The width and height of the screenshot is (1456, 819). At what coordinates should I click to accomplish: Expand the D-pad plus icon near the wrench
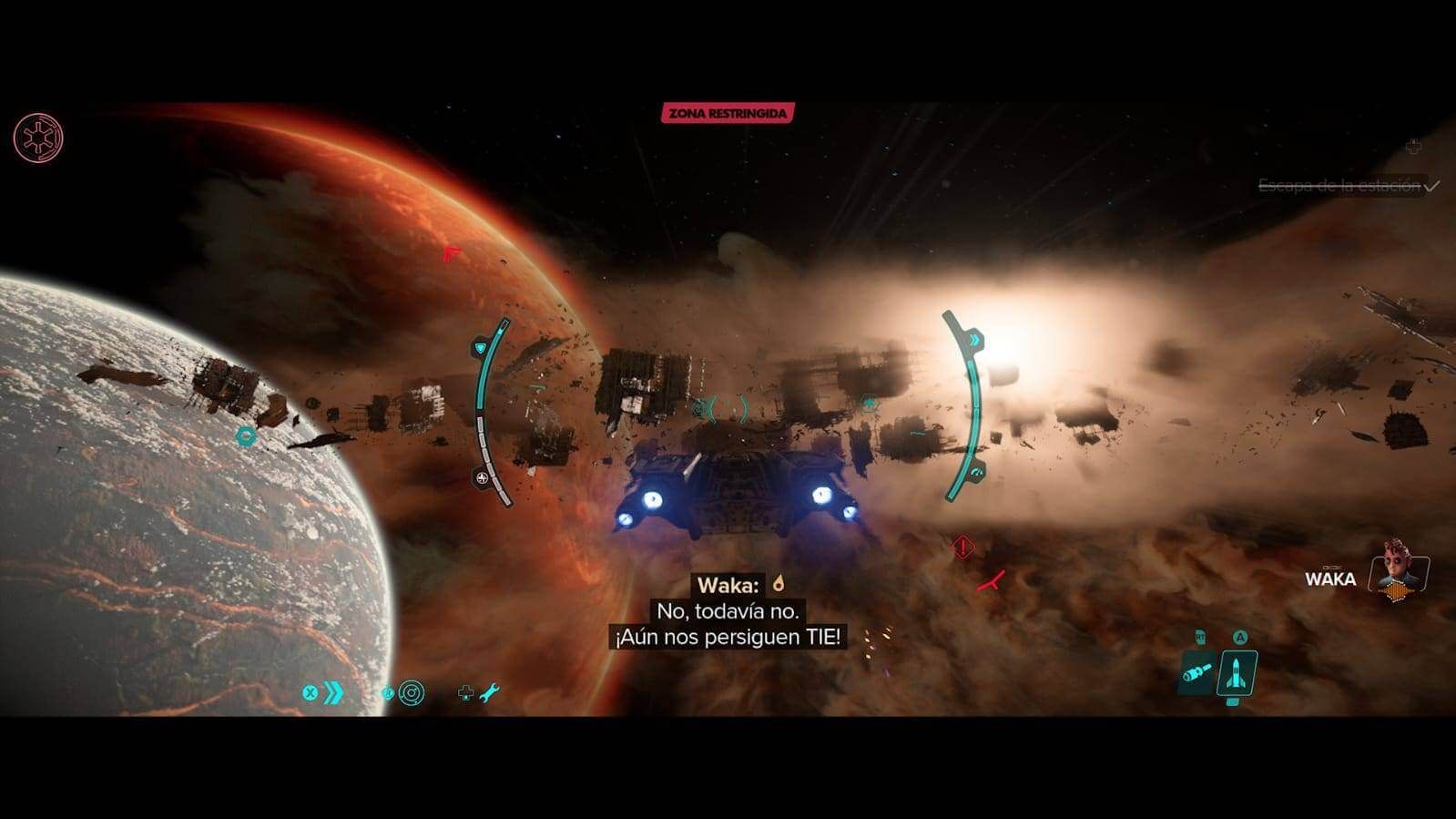tap(464, 692)
